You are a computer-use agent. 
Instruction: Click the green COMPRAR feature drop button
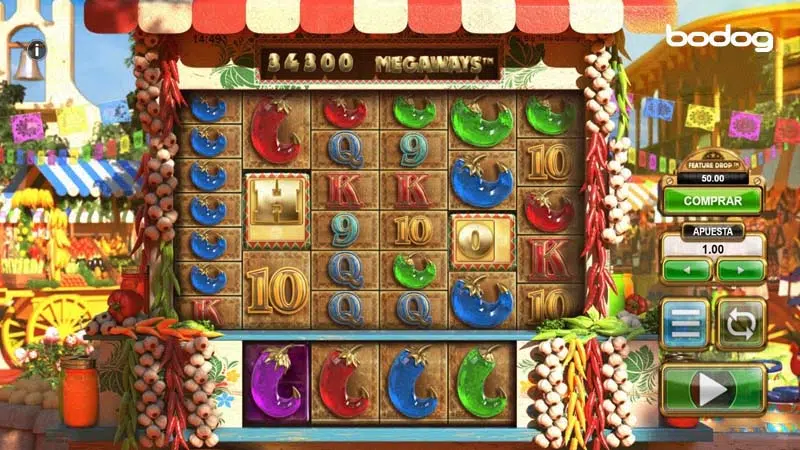[x=712, y=200]
